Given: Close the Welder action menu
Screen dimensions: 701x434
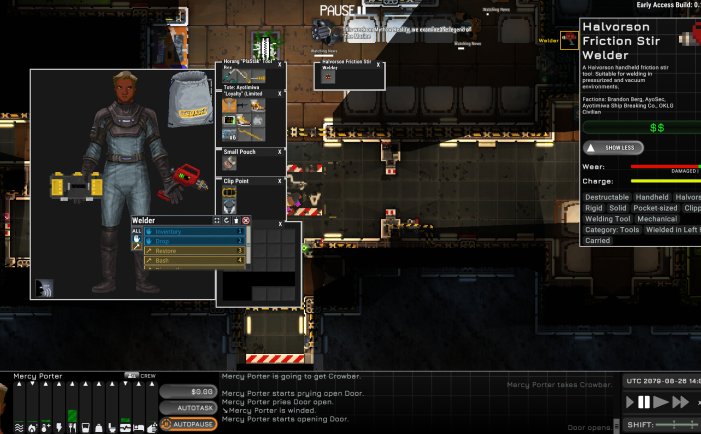Looking at the screenshot, I should [246, 220].
